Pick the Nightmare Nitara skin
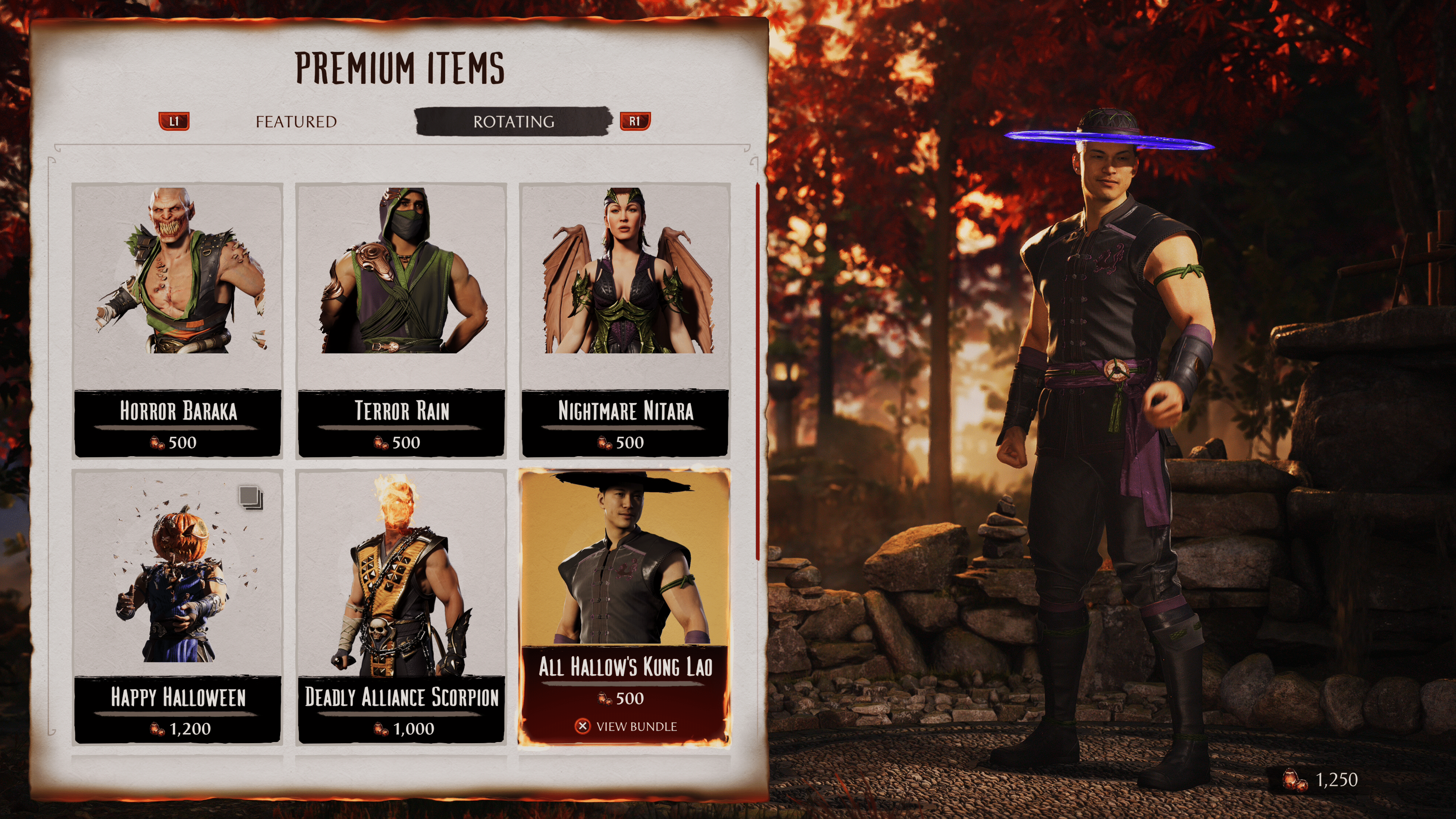Viewport: 1456px width, 819px height. [x=625, y=320]
